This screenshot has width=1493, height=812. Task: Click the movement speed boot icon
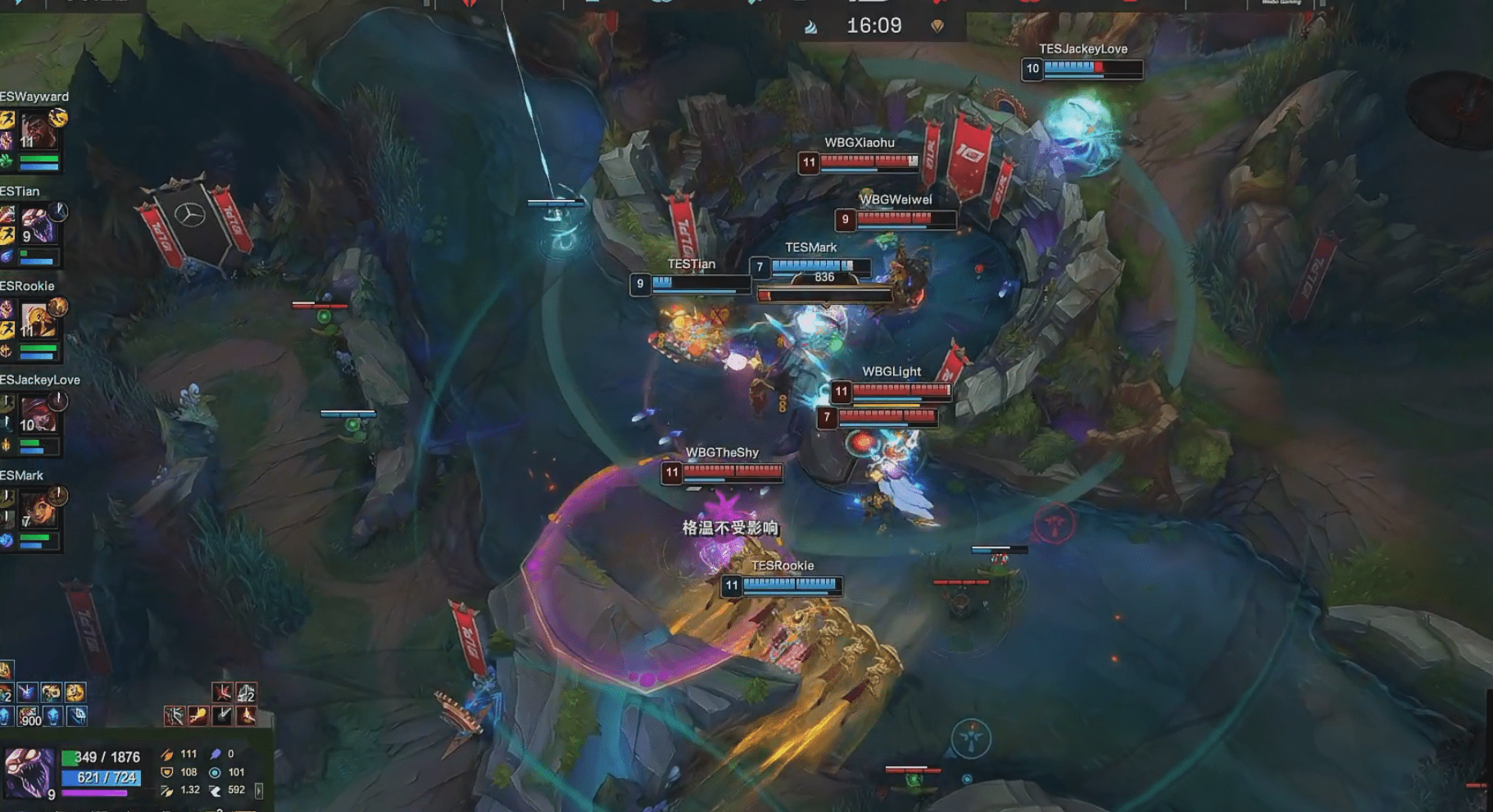(x=215, y=791)
